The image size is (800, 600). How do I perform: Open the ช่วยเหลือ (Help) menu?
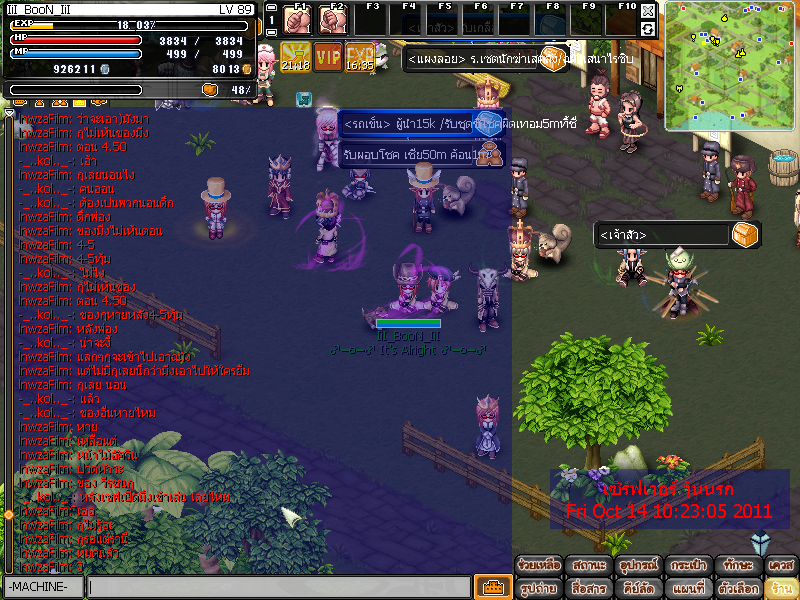click(538, 564)
